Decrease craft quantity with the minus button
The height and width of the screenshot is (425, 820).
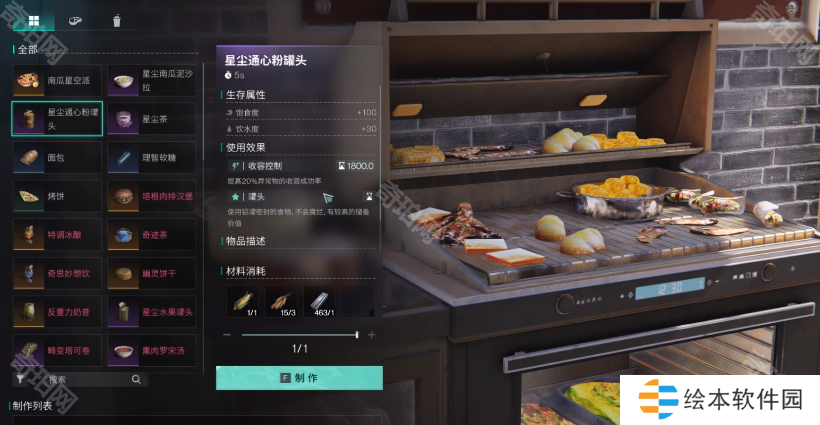click(x=228, y=335)
